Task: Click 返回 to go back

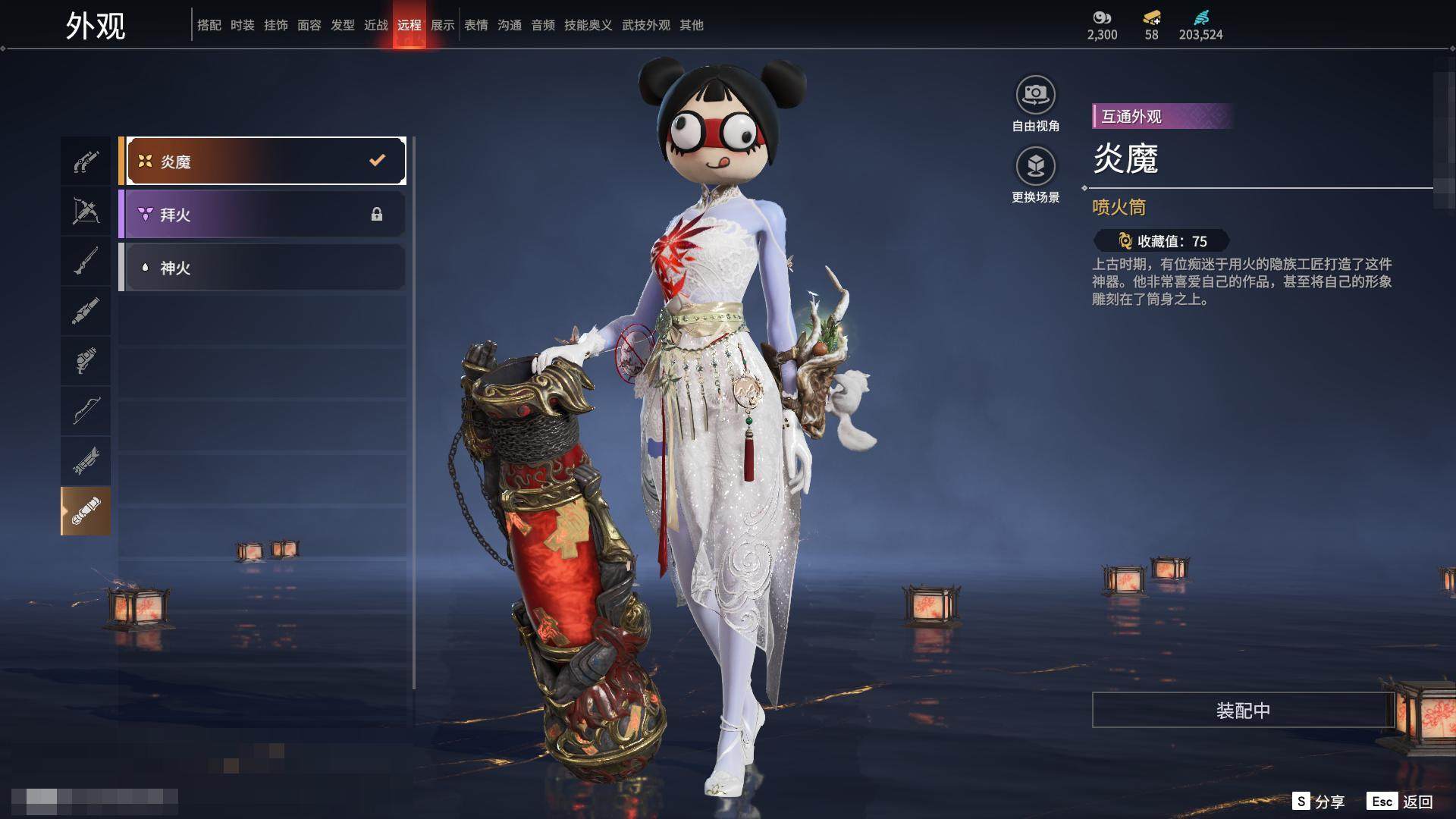Action: coord(1400,802)
